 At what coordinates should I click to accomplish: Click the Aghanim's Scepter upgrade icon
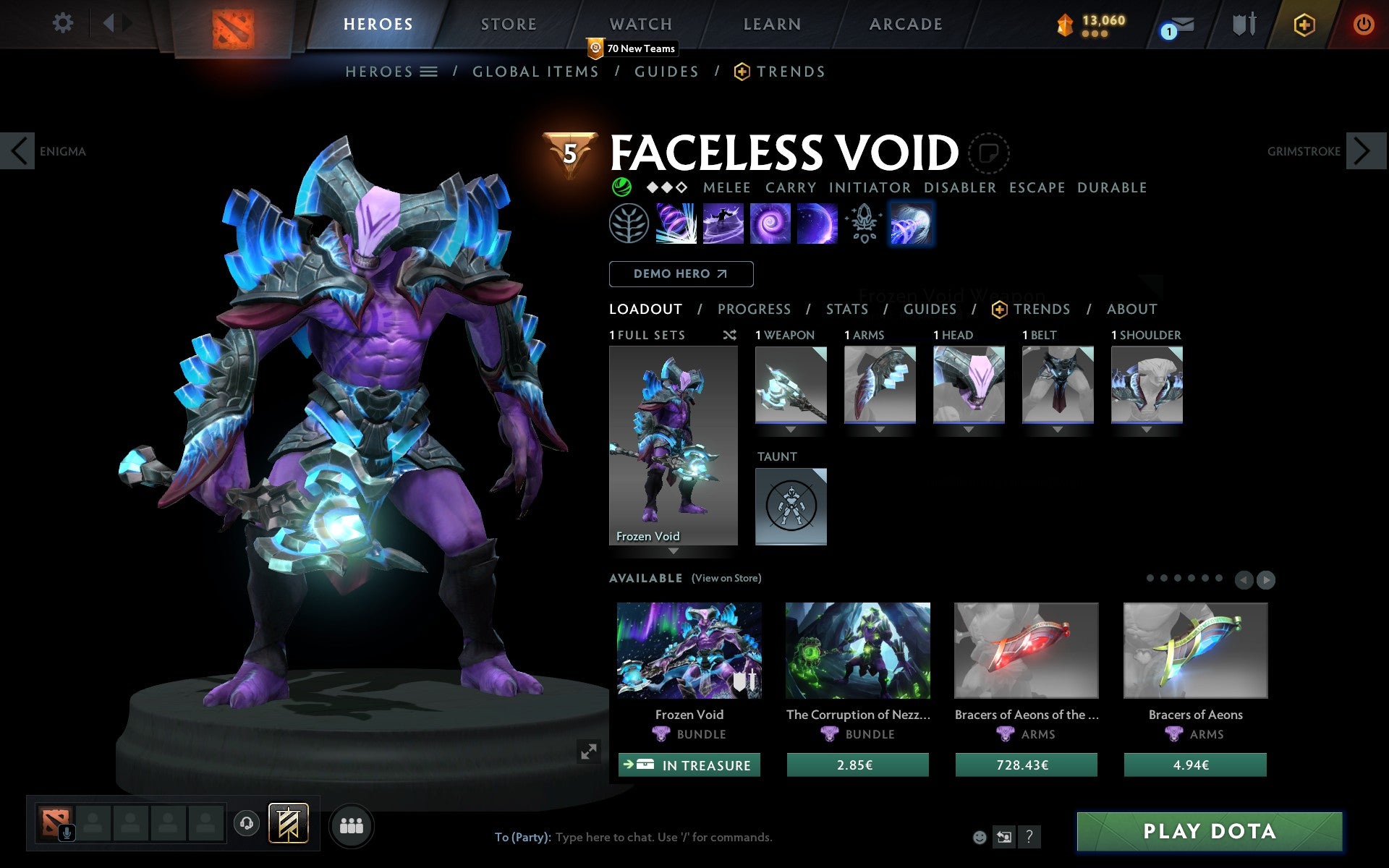point(863,223)
